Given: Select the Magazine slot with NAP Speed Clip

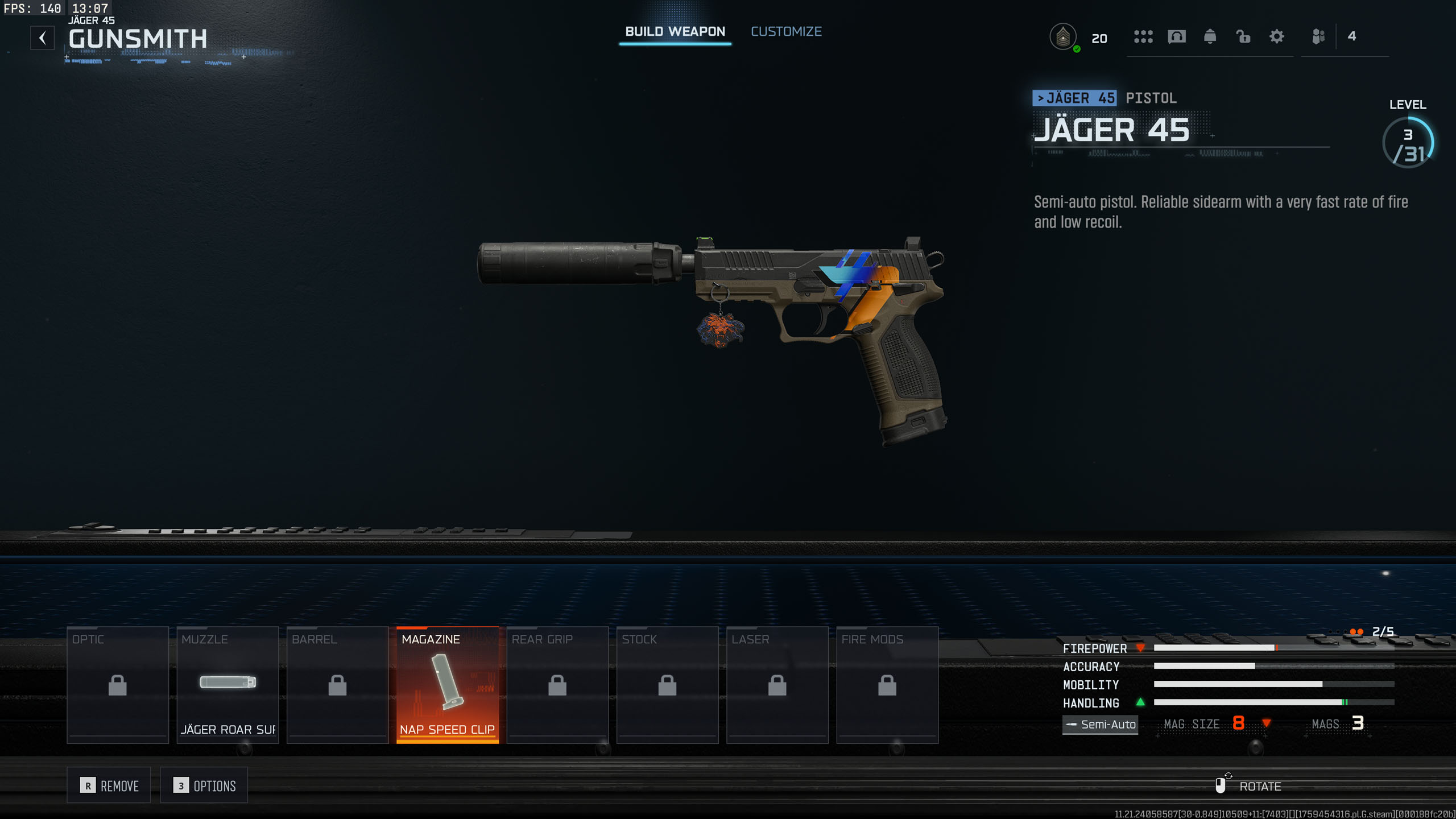Looking at the screenshot, I should coord(448,685).
